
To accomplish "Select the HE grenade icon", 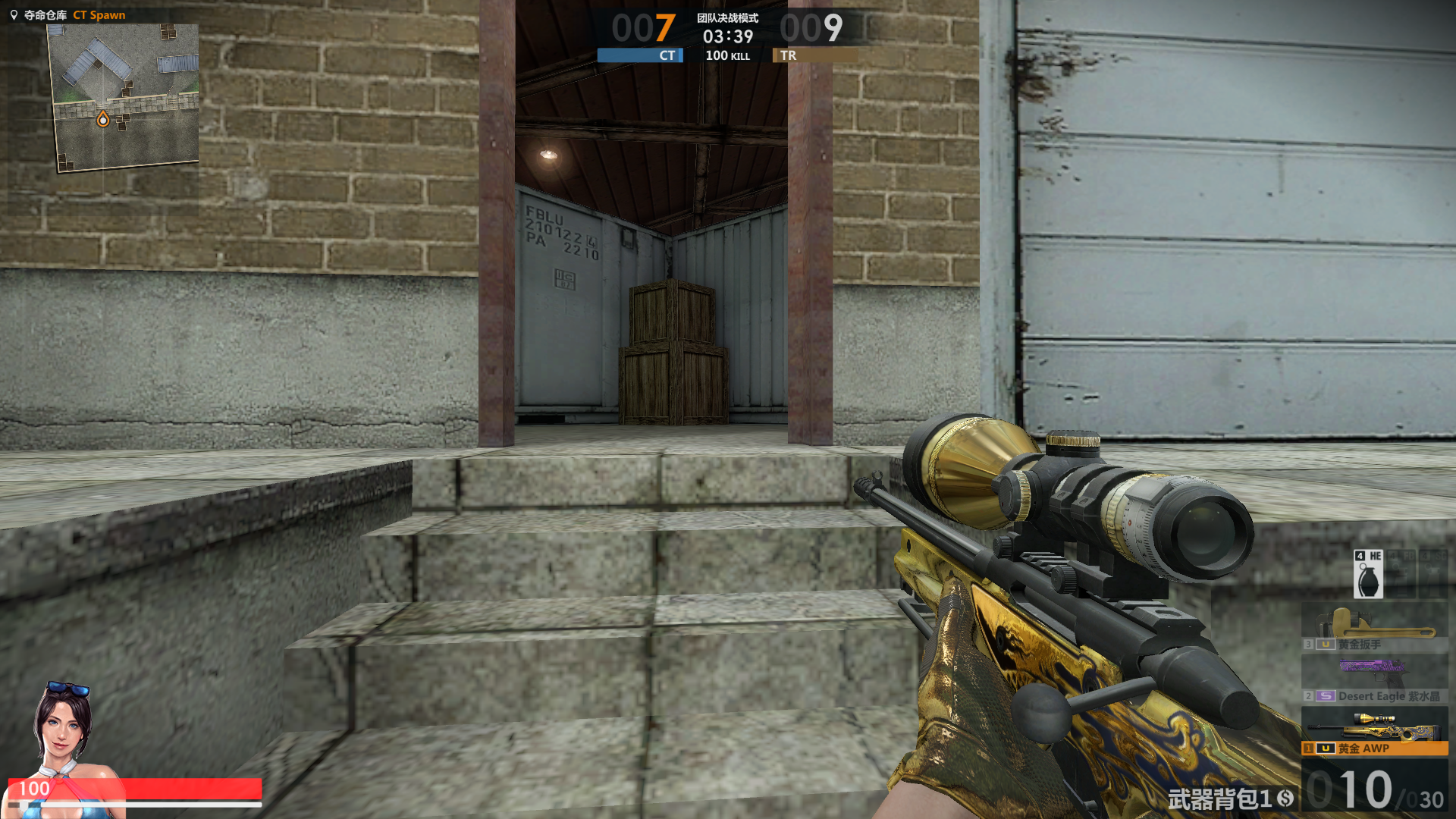I will point(1368,575).
